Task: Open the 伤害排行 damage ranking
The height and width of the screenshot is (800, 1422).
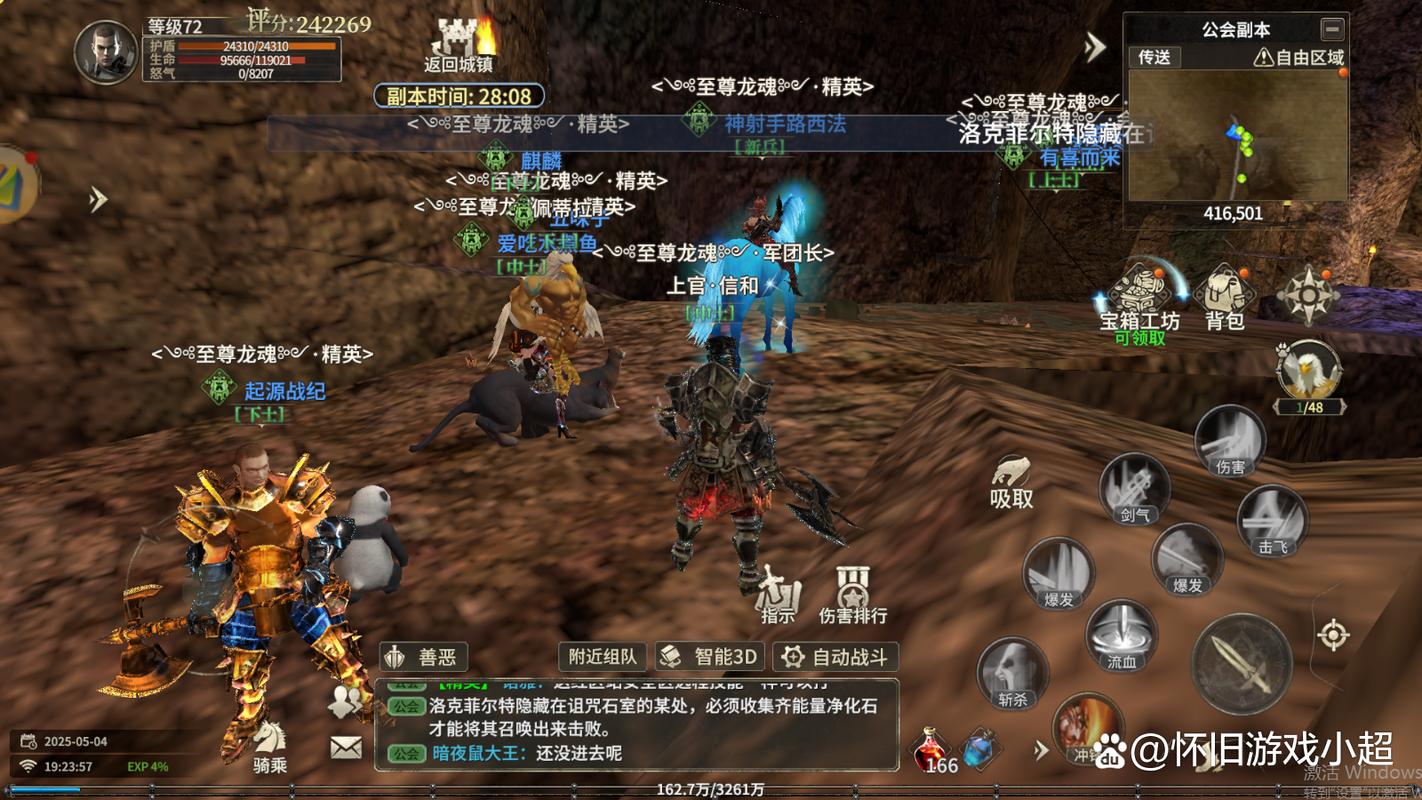Action: coord(853,594)
